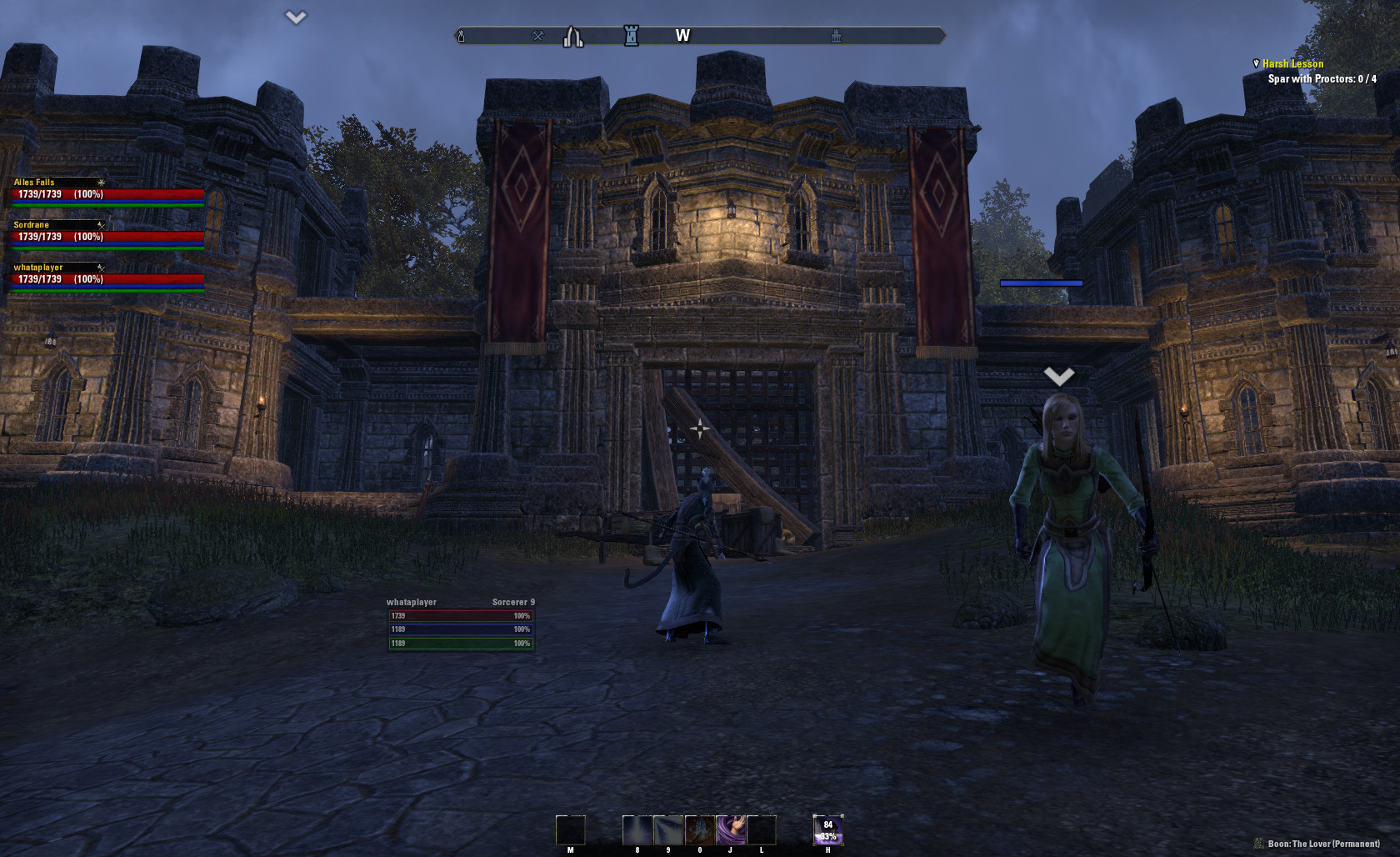The width and height of the screenshot is (1400, 857).
Task: Activate the purple swirling hand ability
Action: [x=731, y=830]
